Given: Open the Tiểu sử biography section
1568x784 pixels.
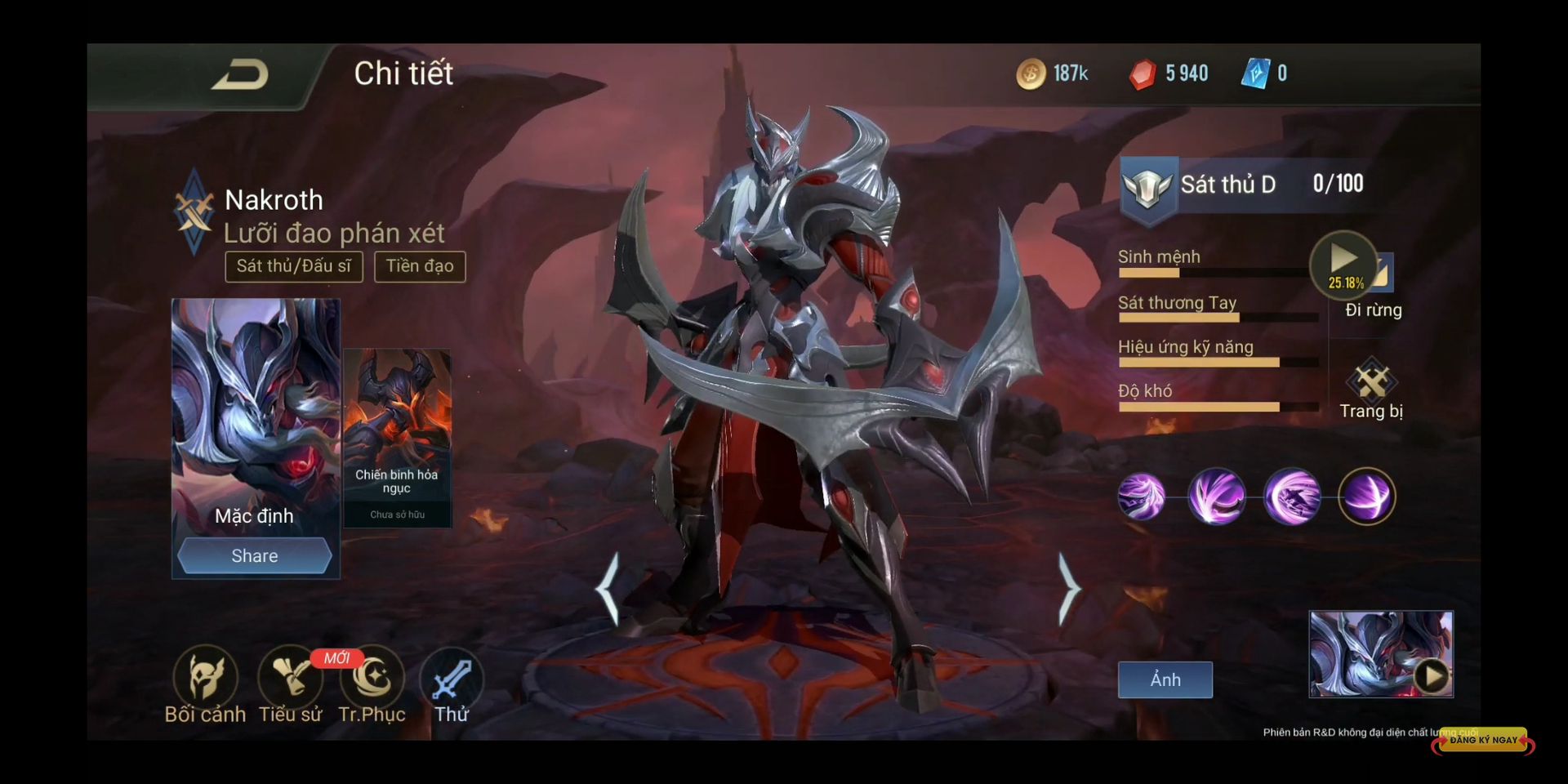Looking at the screenshot, I should (x=290, y=678).
